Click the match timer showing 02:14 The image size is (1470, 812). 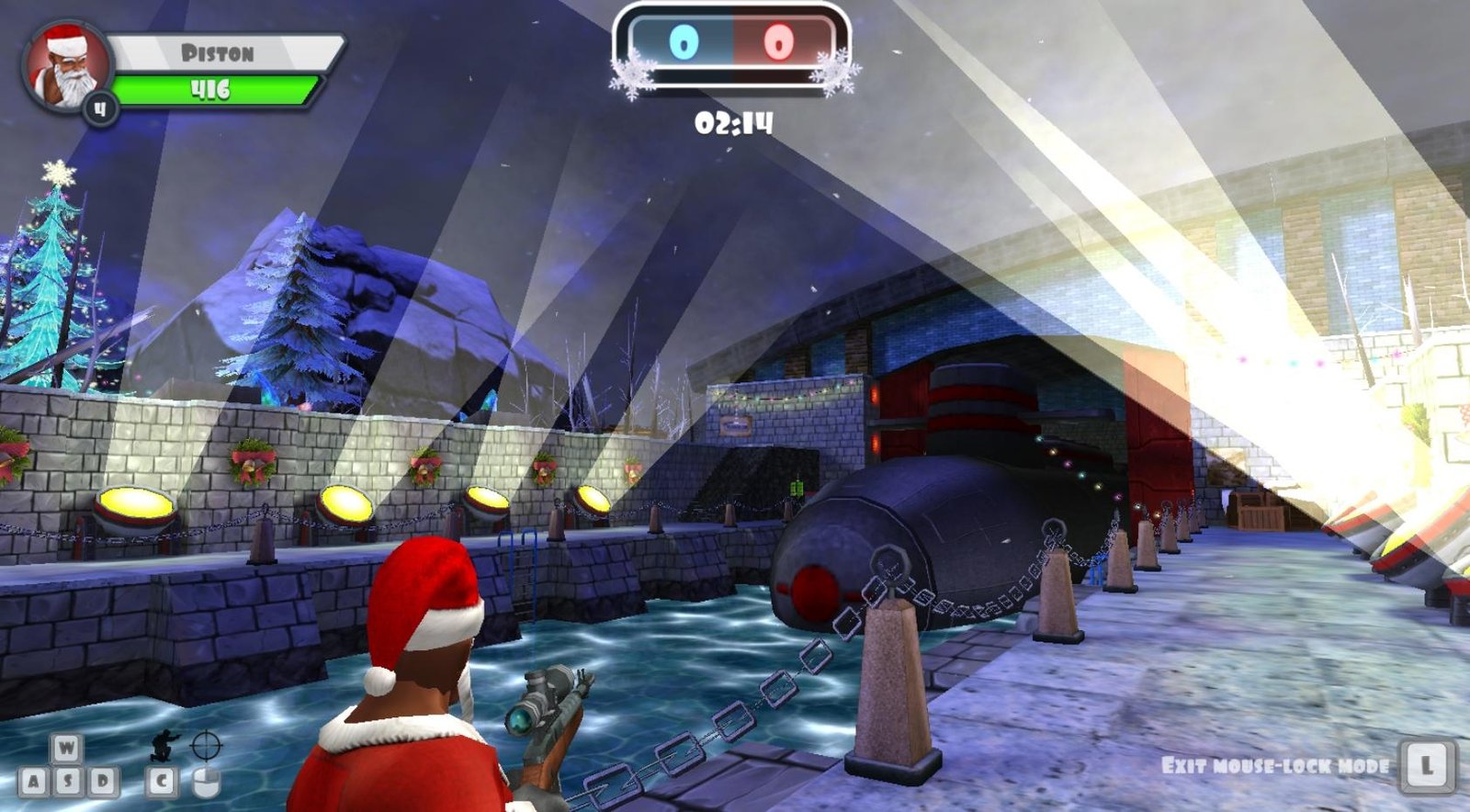[x=735, y=120]
